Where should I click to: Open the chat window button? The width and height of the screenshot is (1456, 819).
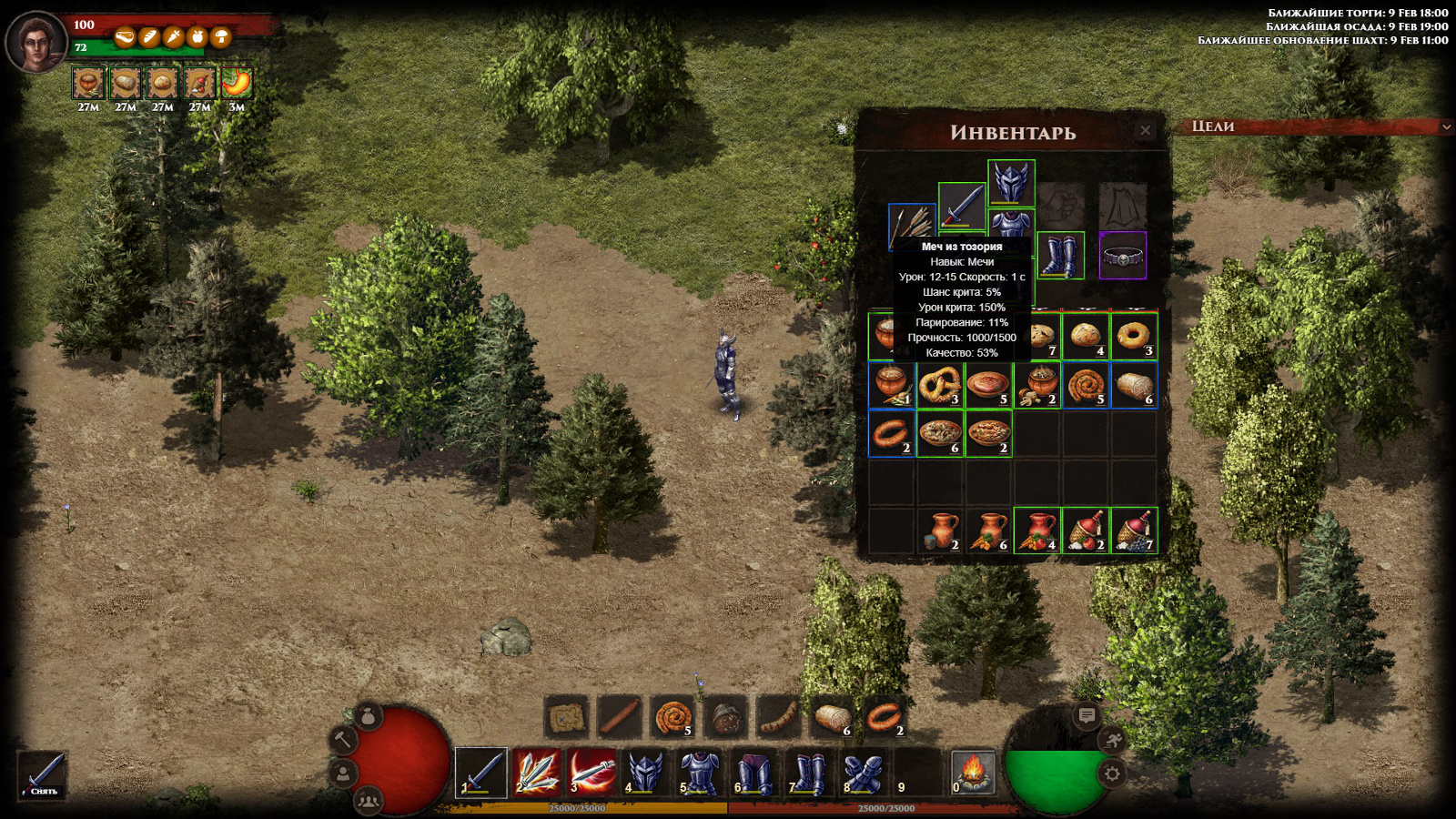click(x=1087, y=715)
